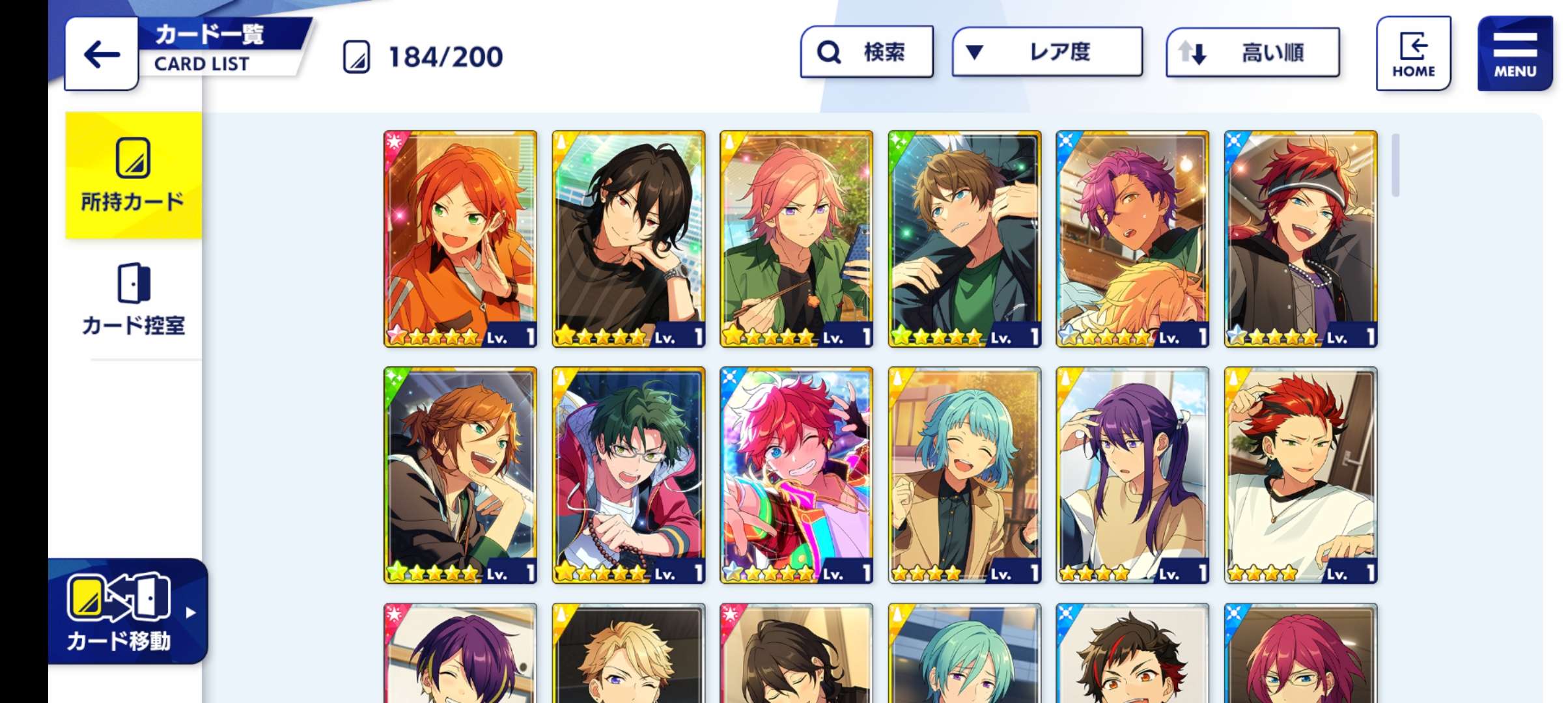Screen dimensions: 1568x703
Task: Switch to the 所持カード tab
Action: pos(133,176)
